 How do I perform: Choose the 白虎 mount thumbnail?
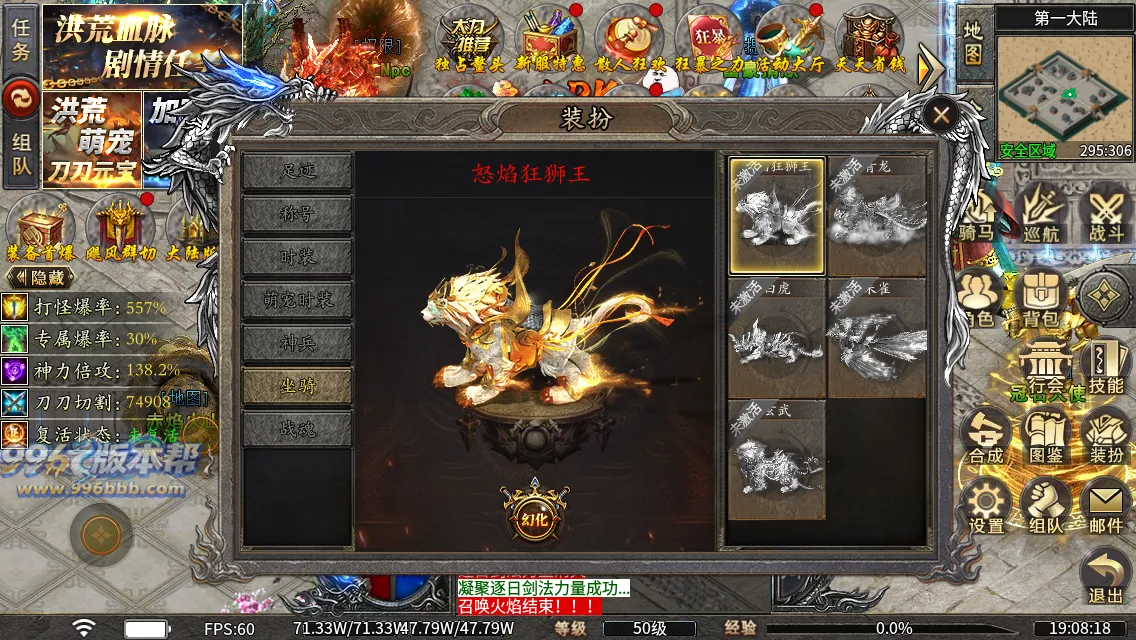click(x=777, y=338)
